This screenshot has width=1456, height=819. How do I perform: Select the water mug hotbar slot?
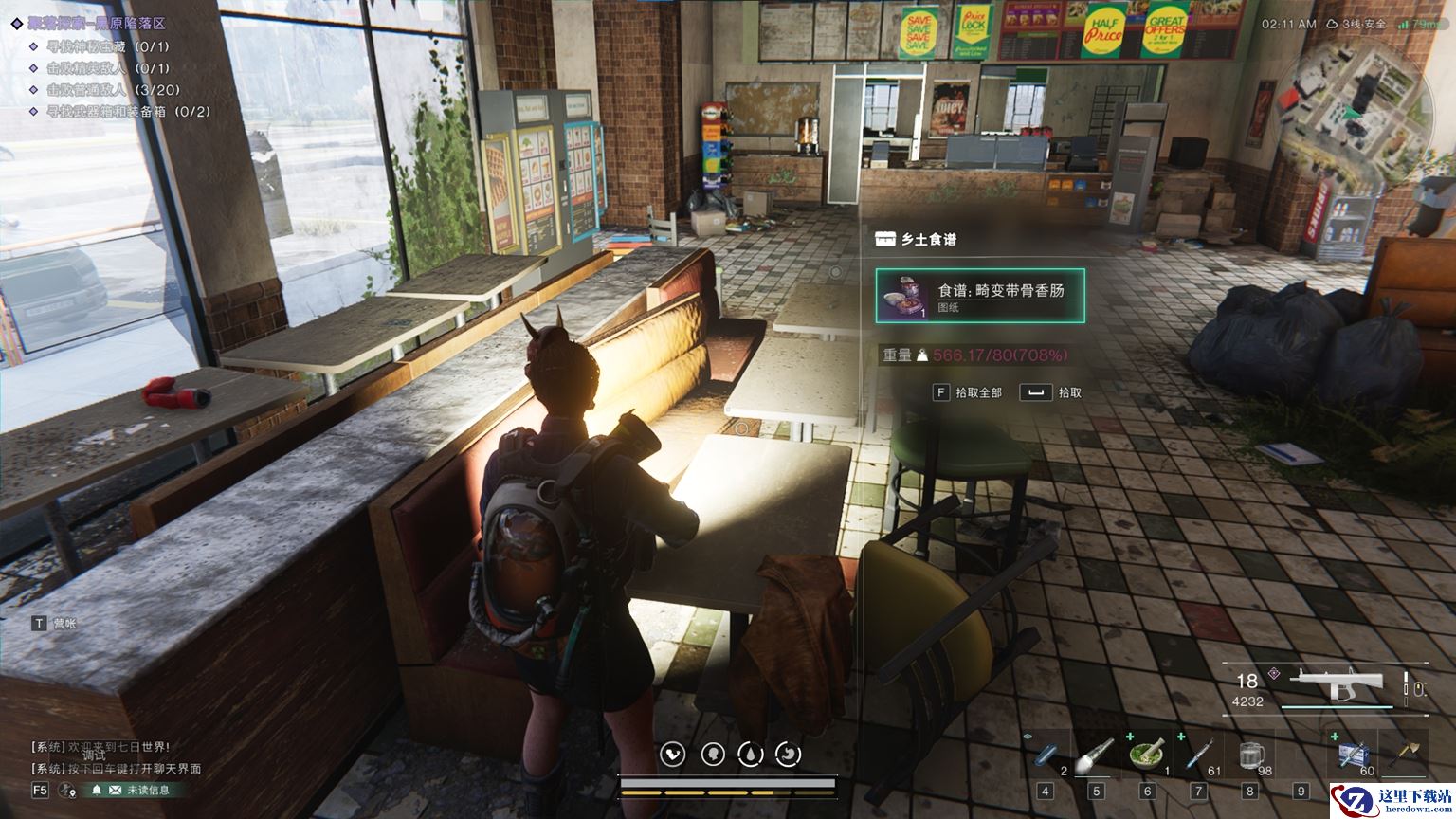tap(1251, 755)
